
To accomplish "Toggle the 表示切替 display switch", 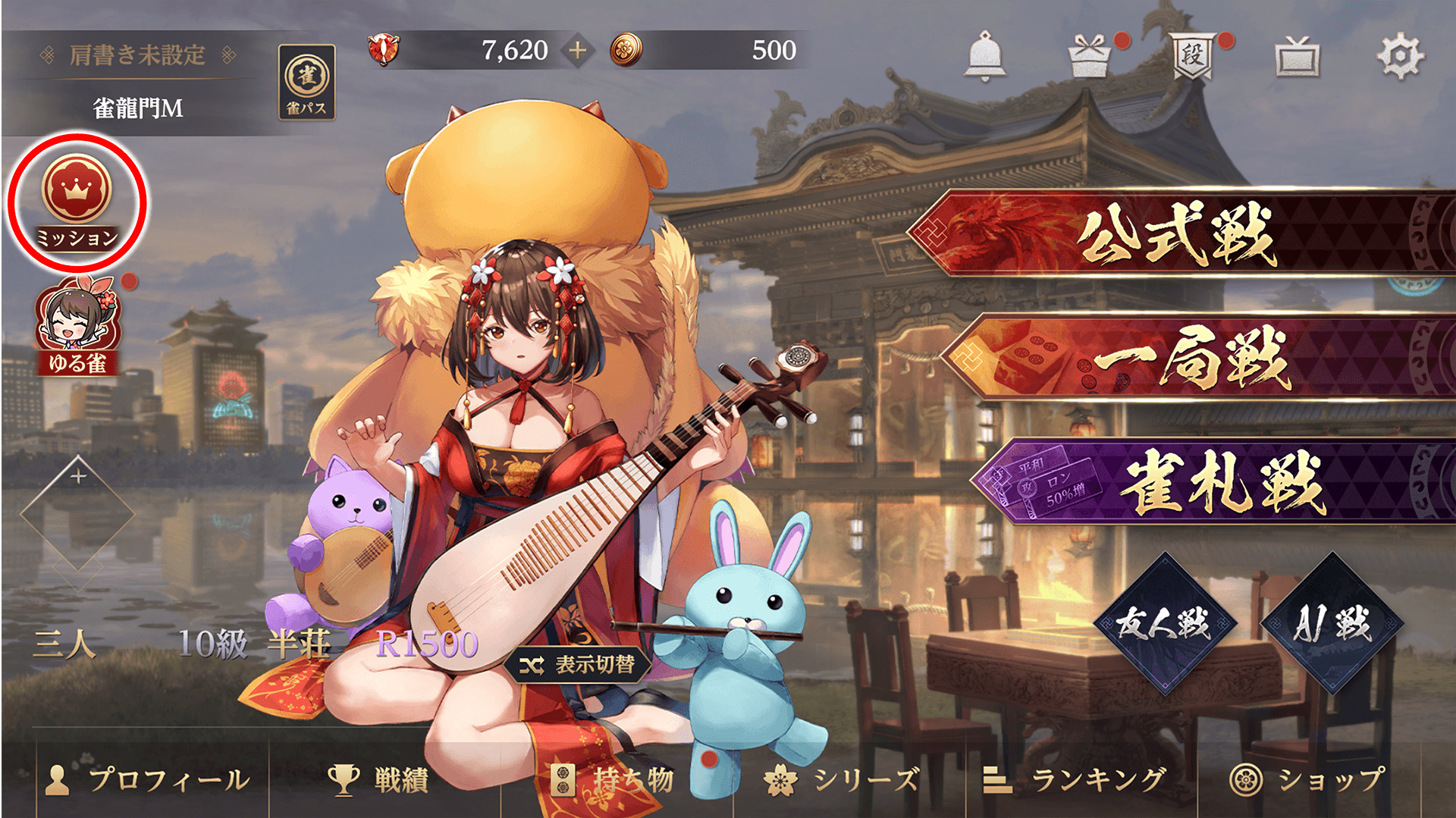I will (x=578, y=665).
